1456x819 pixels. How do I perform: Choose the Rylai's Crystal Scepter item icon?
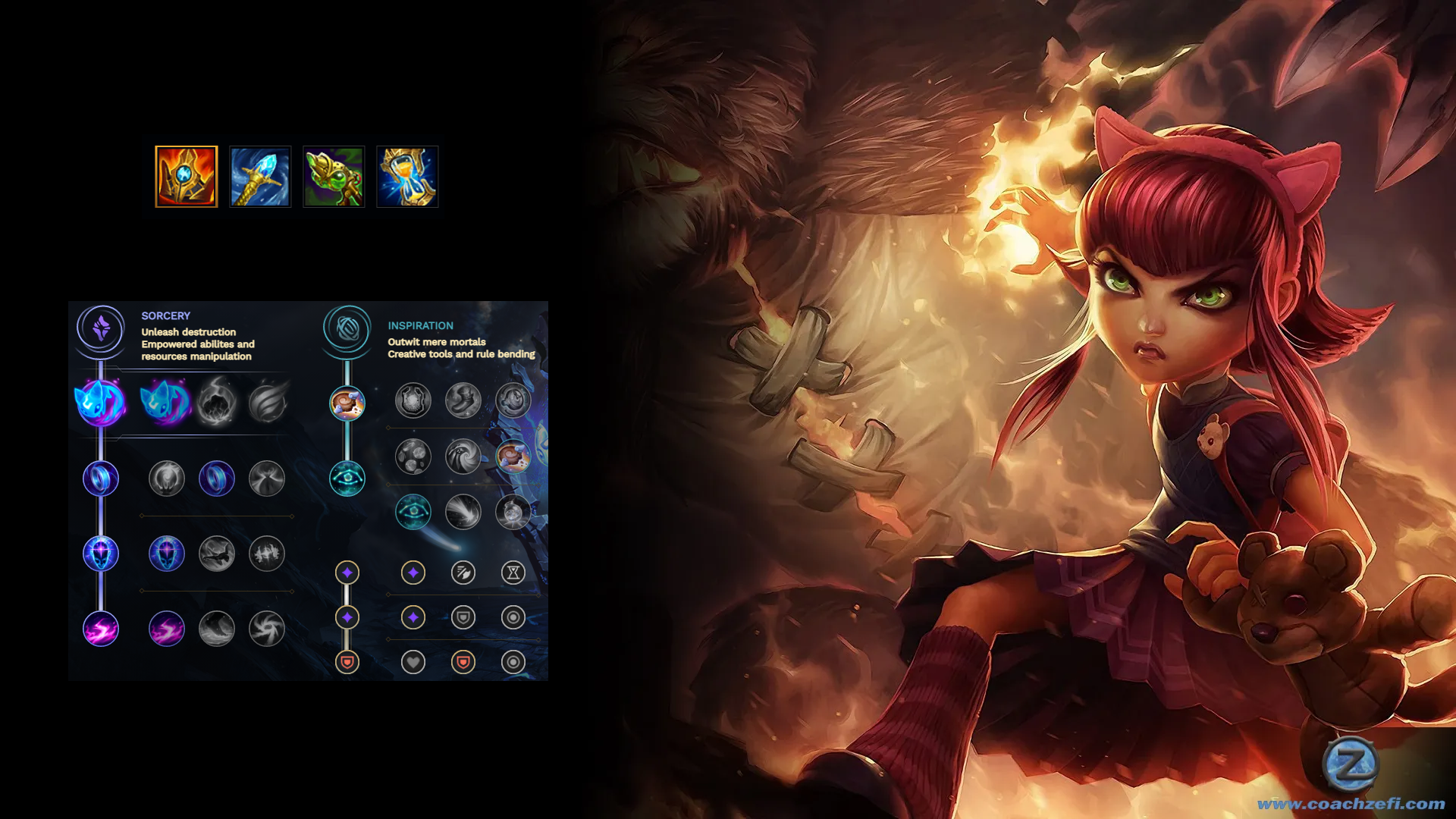pos(260,177)
